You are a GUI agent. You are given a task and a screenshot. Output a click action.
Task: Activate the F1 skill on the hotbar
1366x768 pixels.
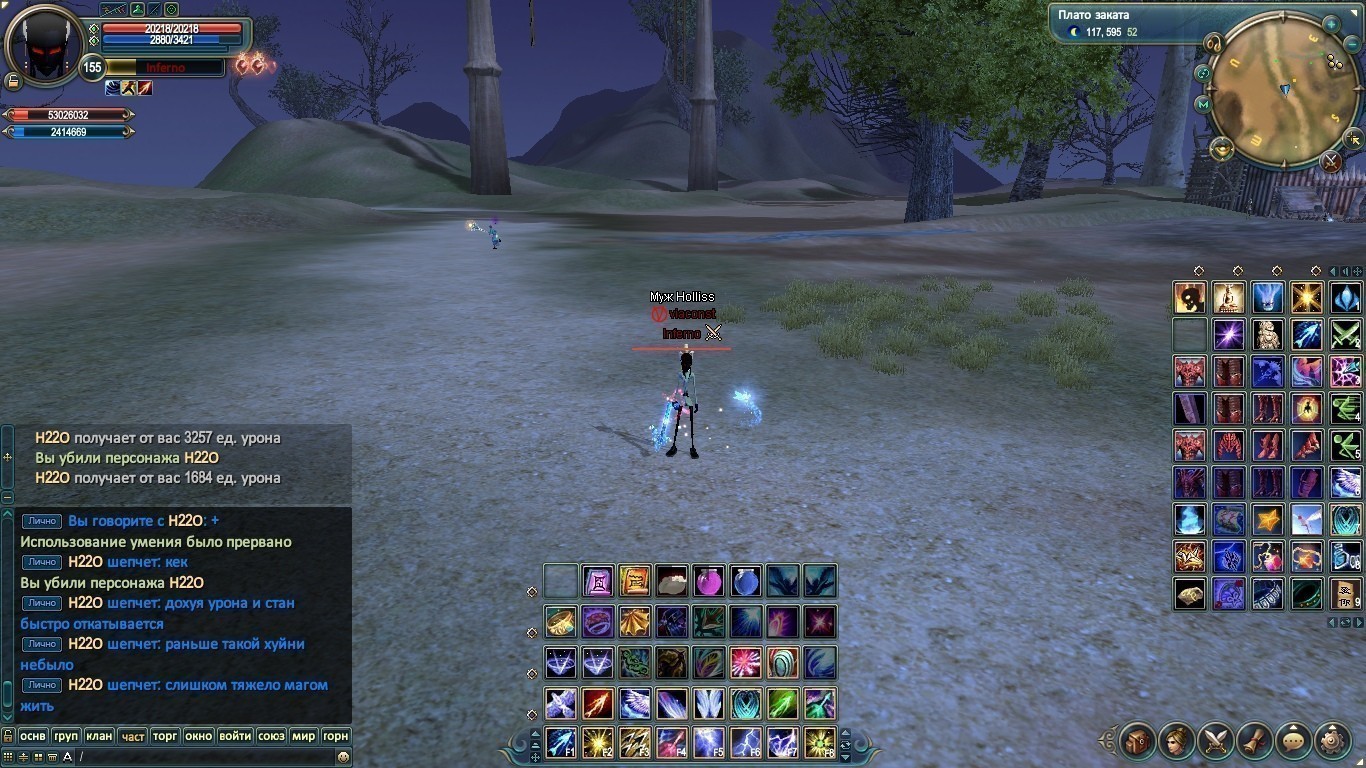(561, 743)
